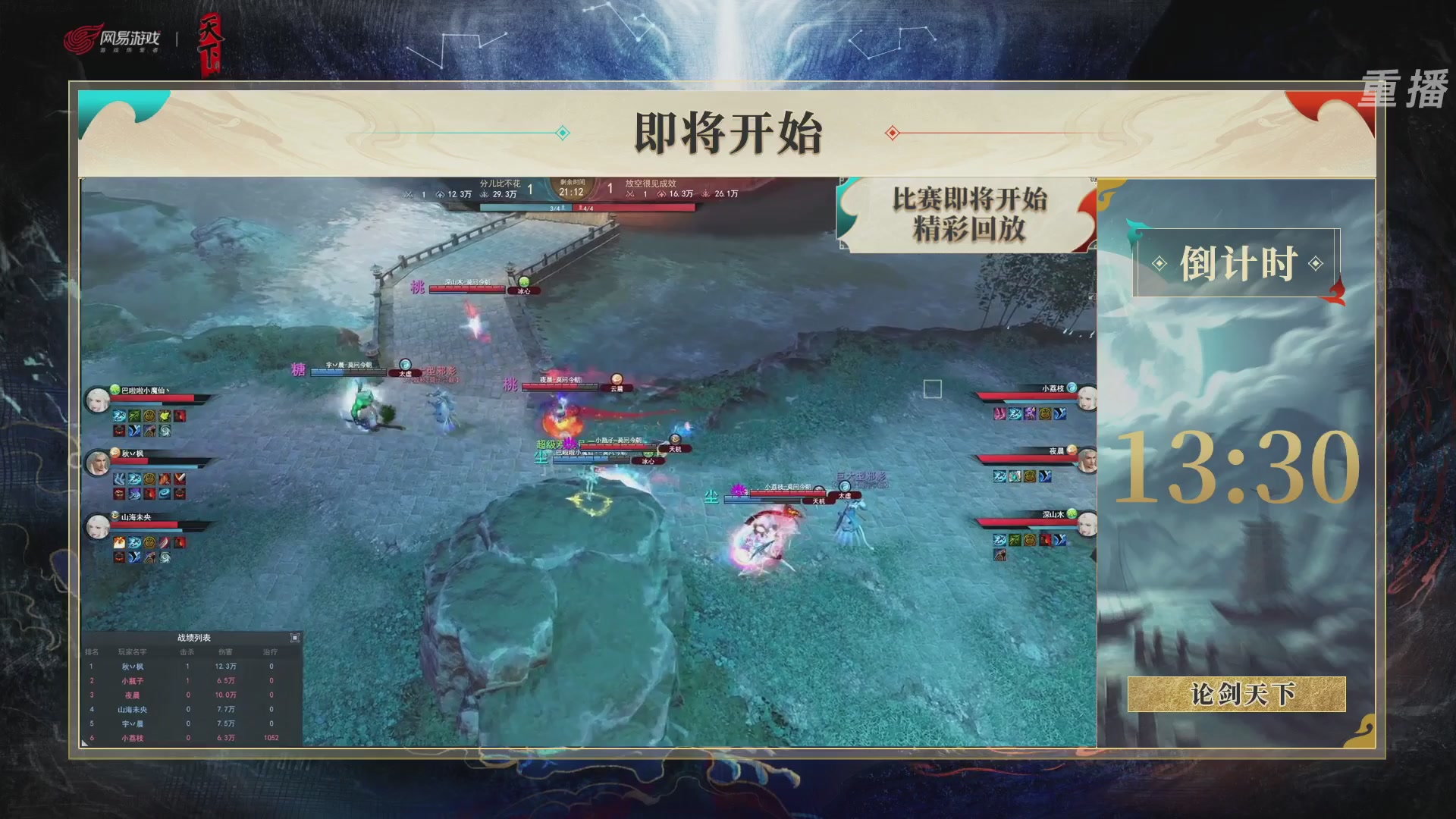
Task: Switch to the 重播 replay indicator
Action: [1404, 87]
